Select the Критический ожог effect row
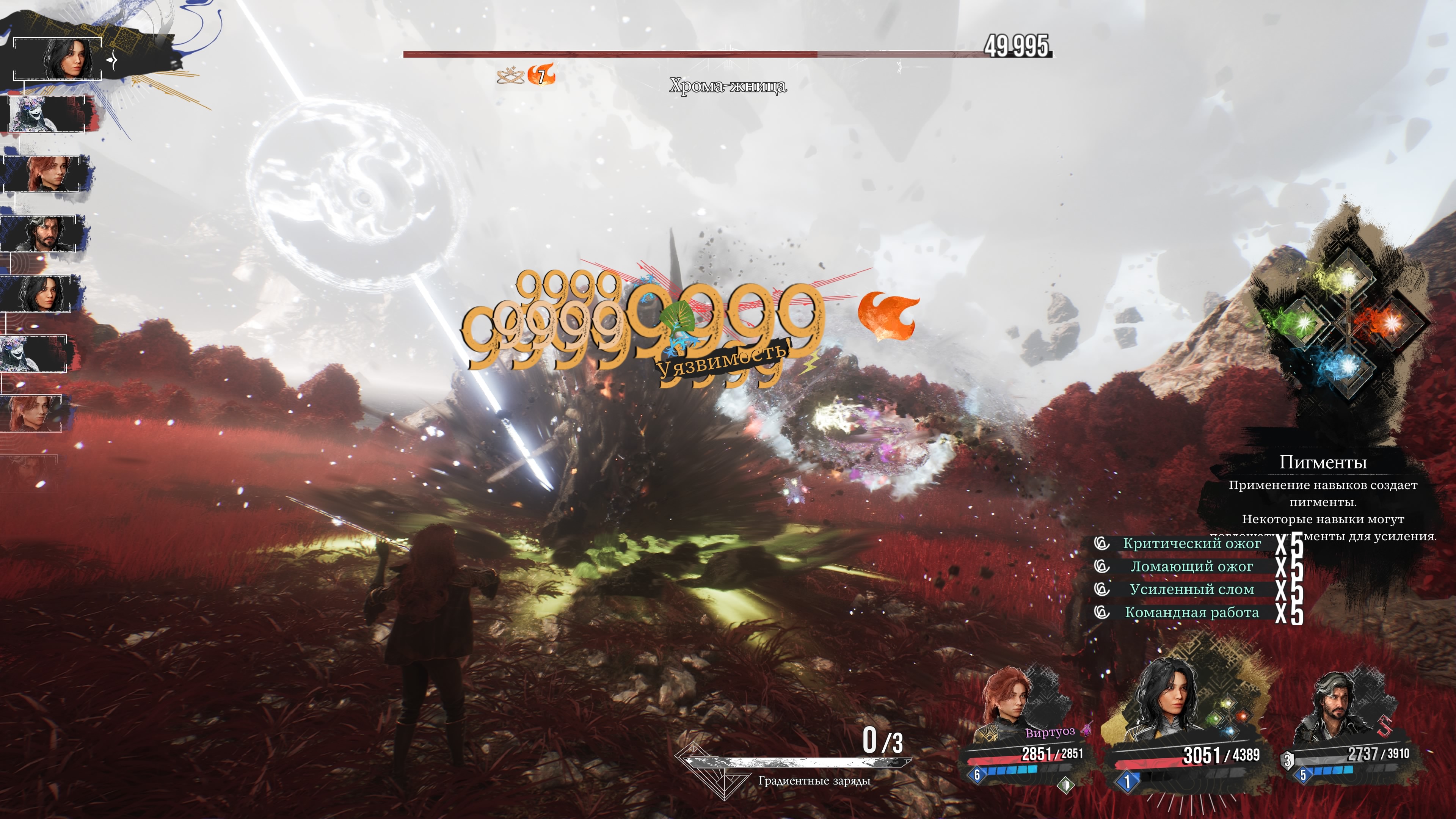Screen dimensions: 1456x819 click(1191, 543)
